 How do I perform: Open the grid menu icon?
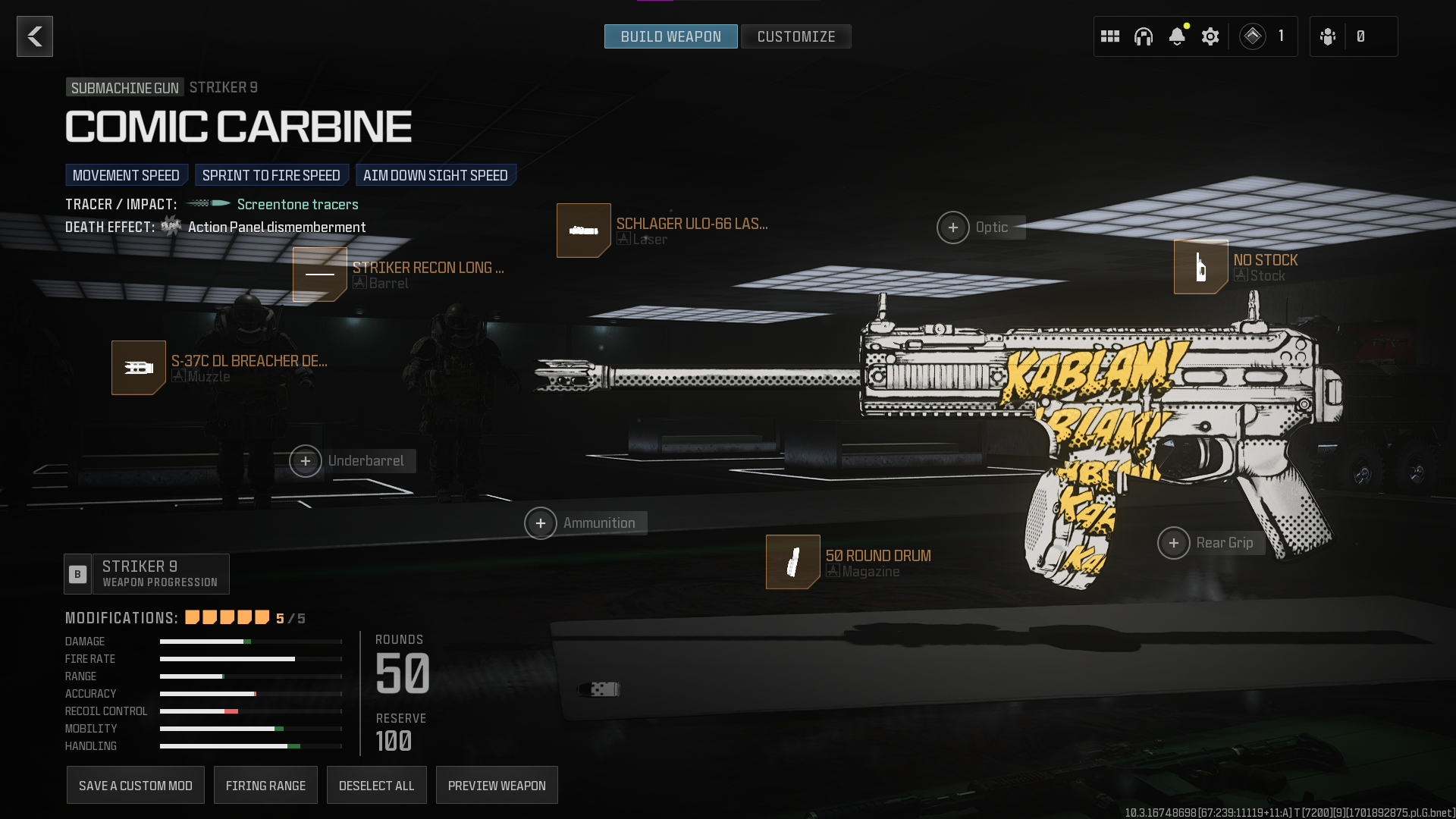pyautogui.click(x=1110, y=36)
